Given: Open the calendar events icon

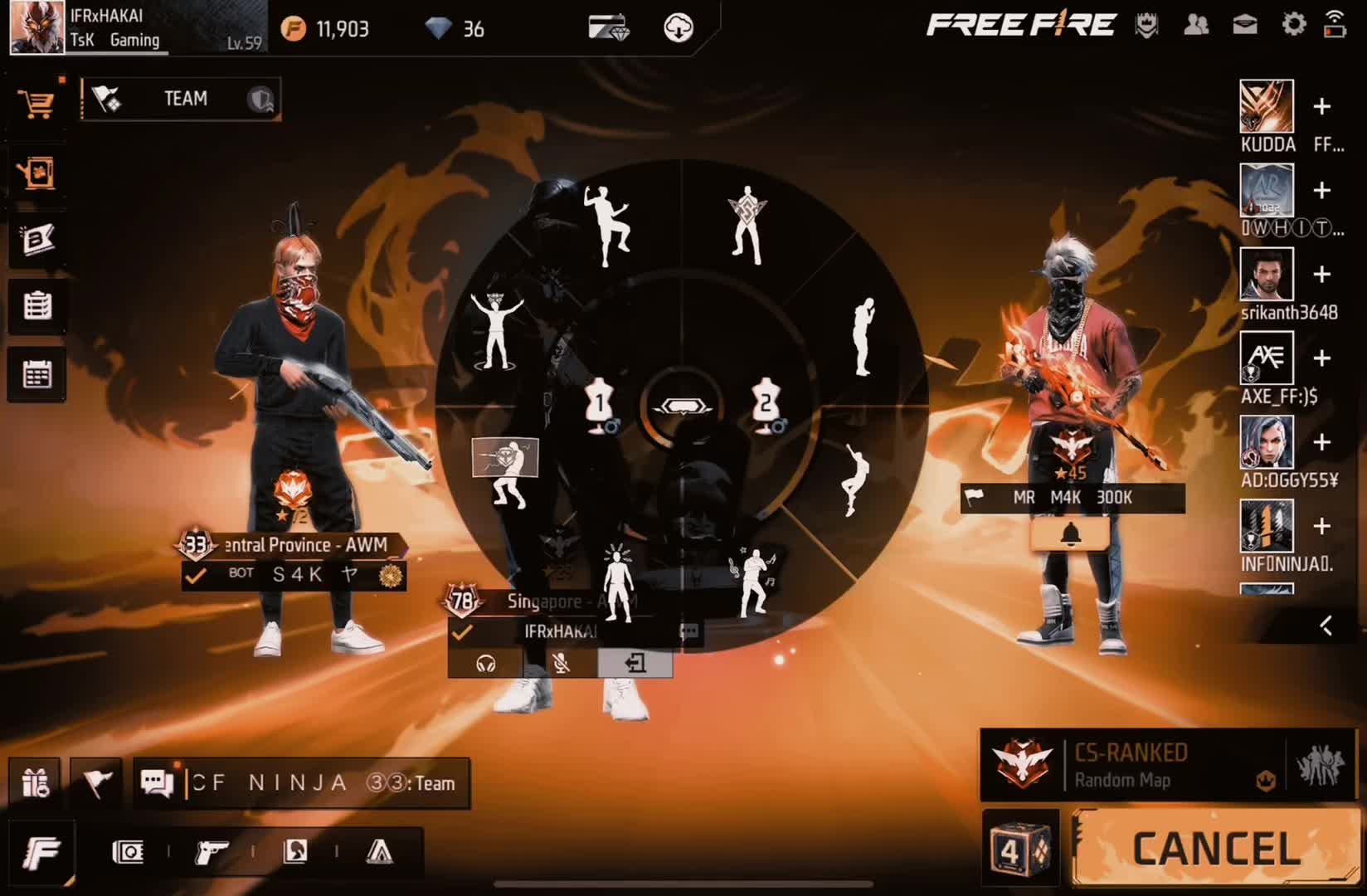Looking at the screenshot, I should pos(36,374).
